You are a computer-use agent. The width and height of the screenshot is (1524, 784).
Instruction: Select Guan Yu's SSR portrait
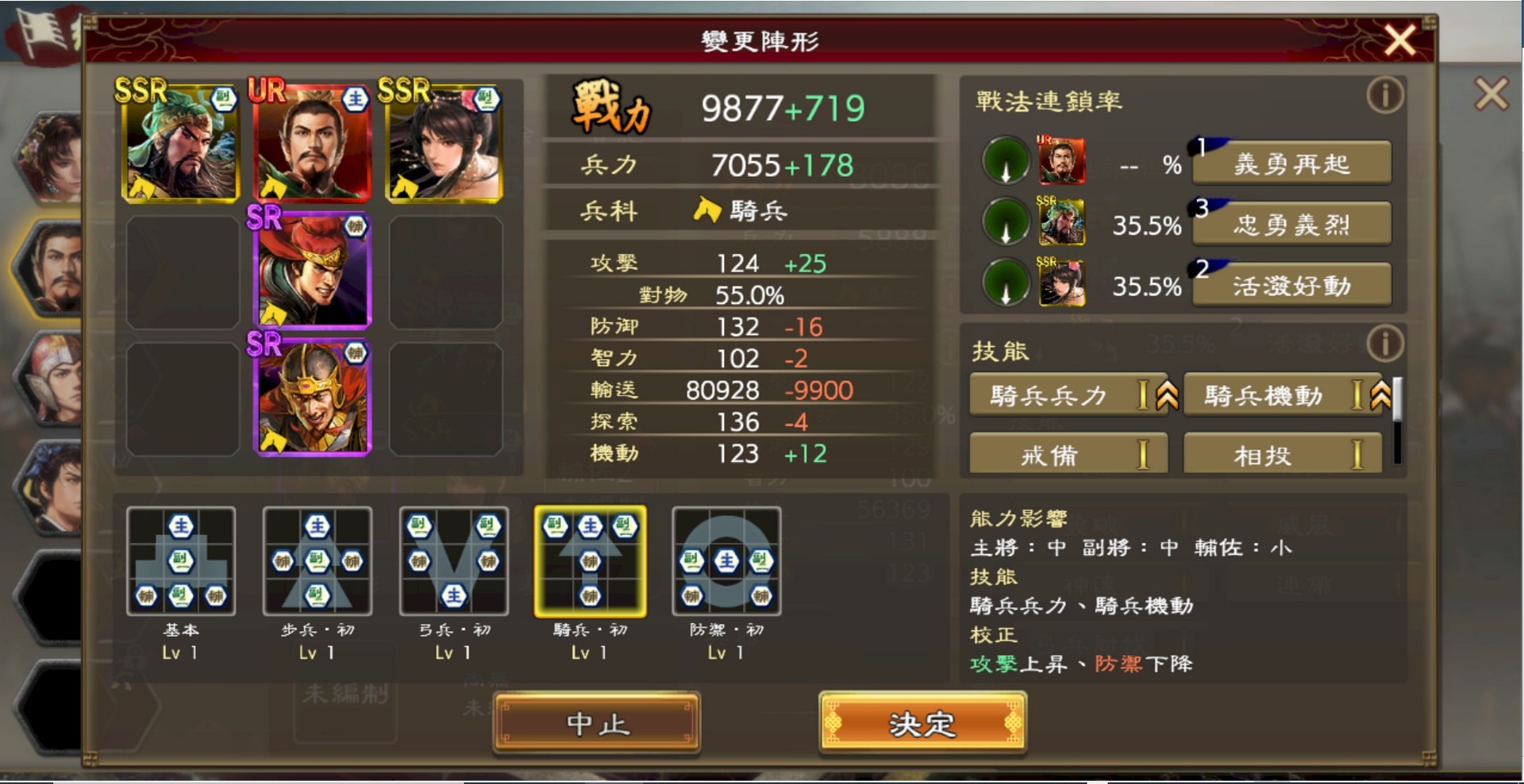tap(180, 143)
